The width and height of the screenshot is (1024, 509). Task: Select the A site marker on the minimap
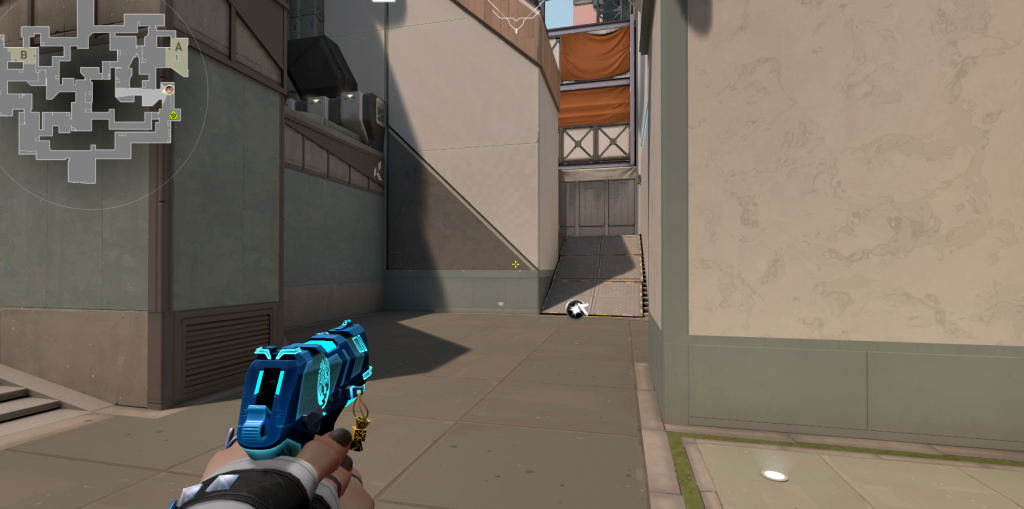[x=178, y=46]
